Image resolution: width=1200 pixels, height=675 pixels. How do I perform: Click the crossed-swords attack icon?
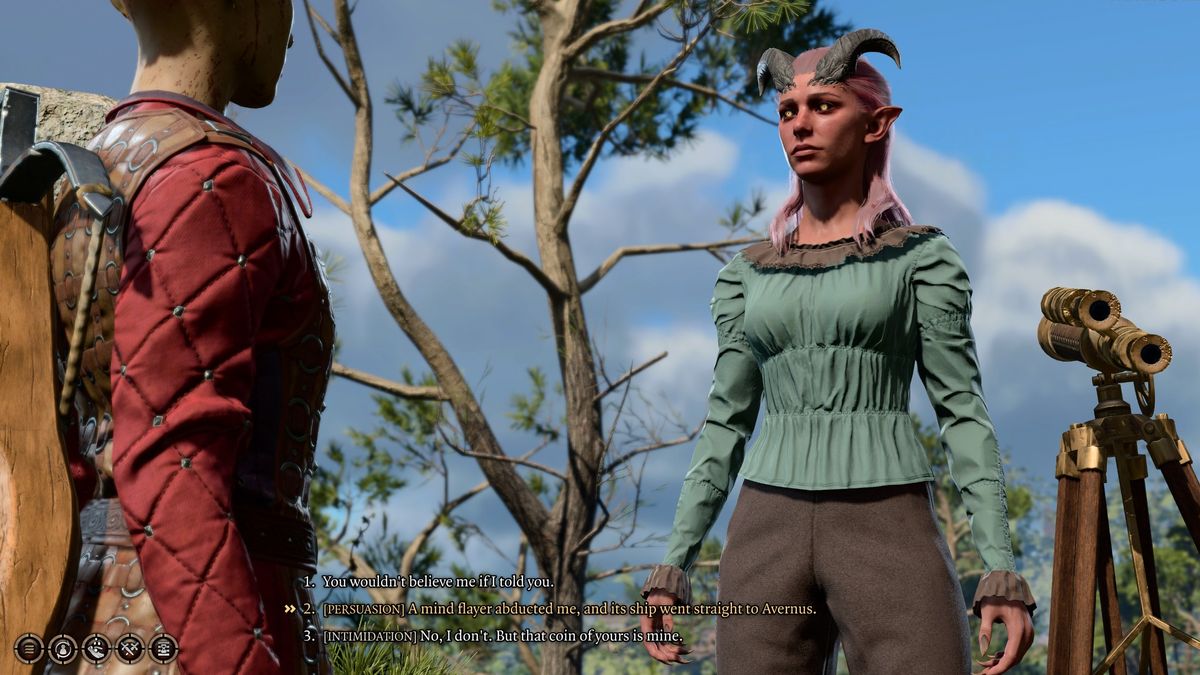coord(130,648)
